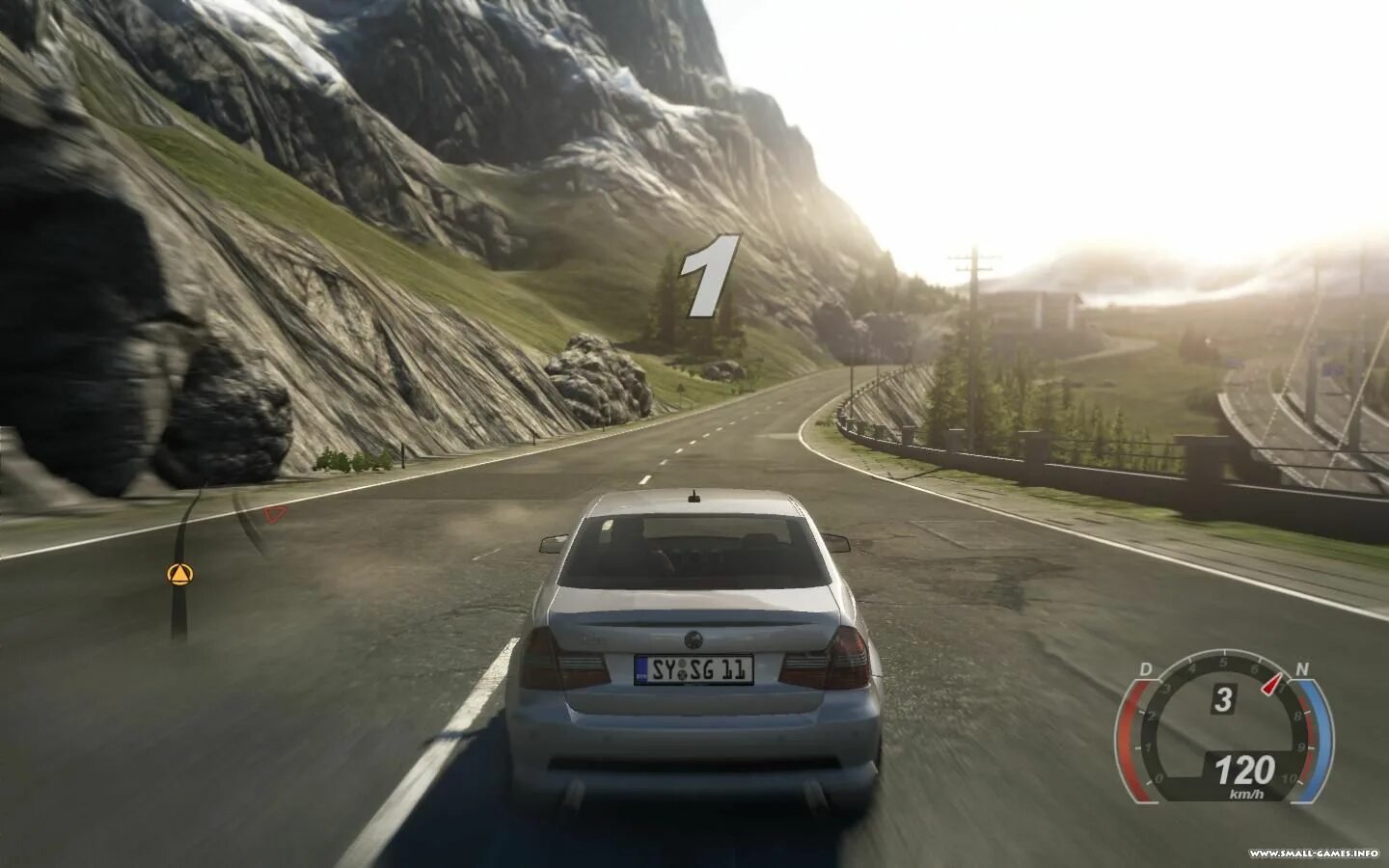
Task: Select the red opponent triangle on the minimap
Action: [x=276, y=514]
